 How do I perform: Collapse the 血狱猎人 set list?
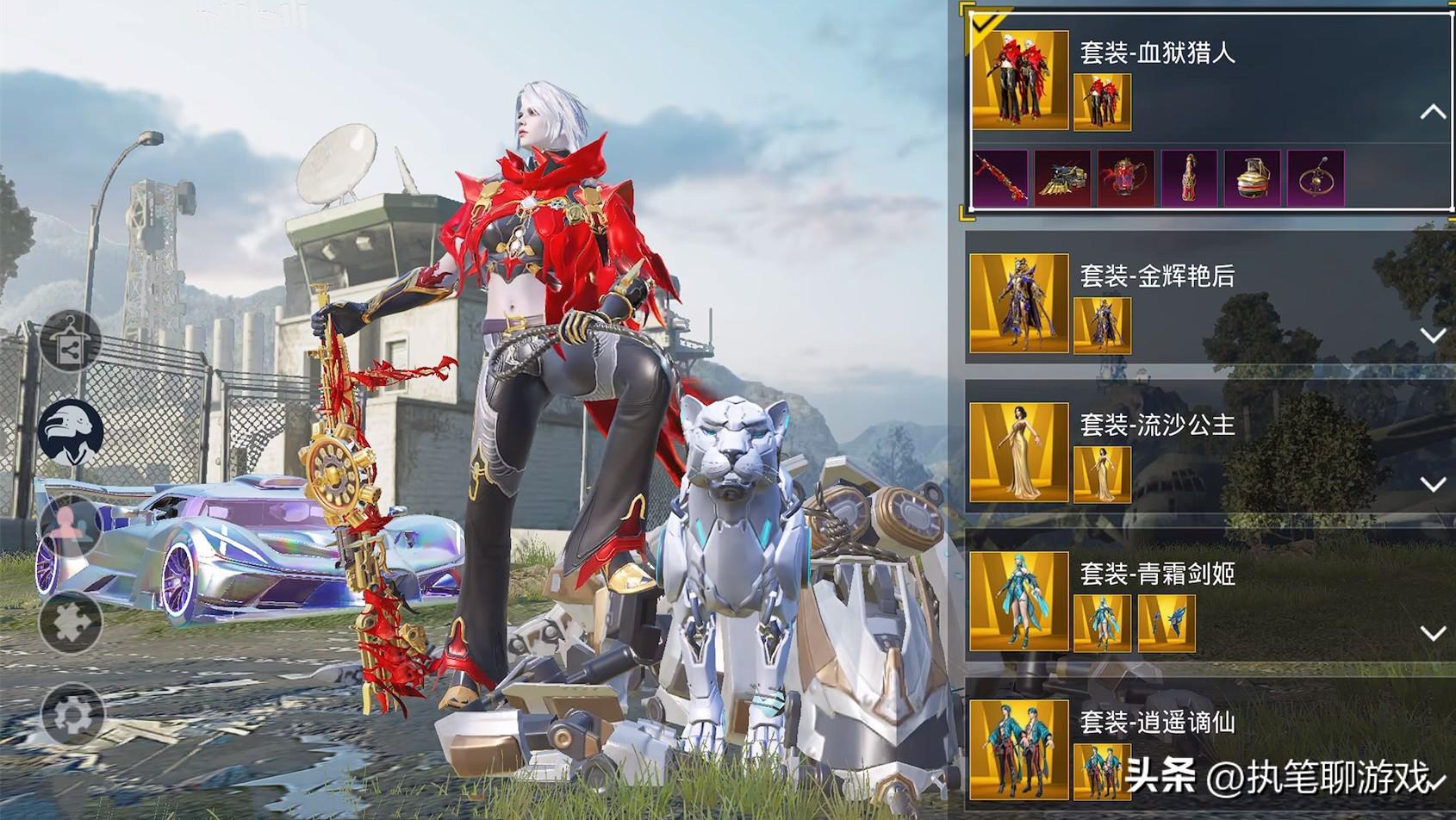[x=1432, y=112]
